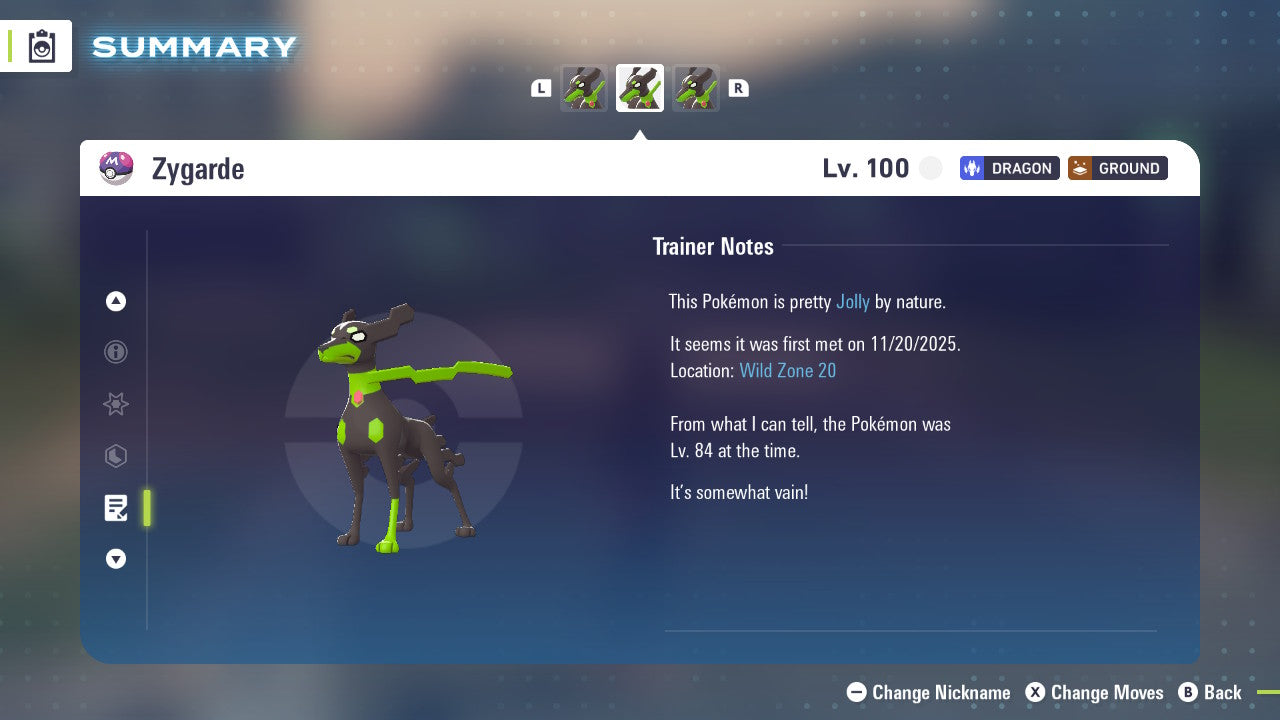Choose Change Nickname option
The height and width of the screenshot is (720, 1280).
pyautogui.click(x=928, y=692)
